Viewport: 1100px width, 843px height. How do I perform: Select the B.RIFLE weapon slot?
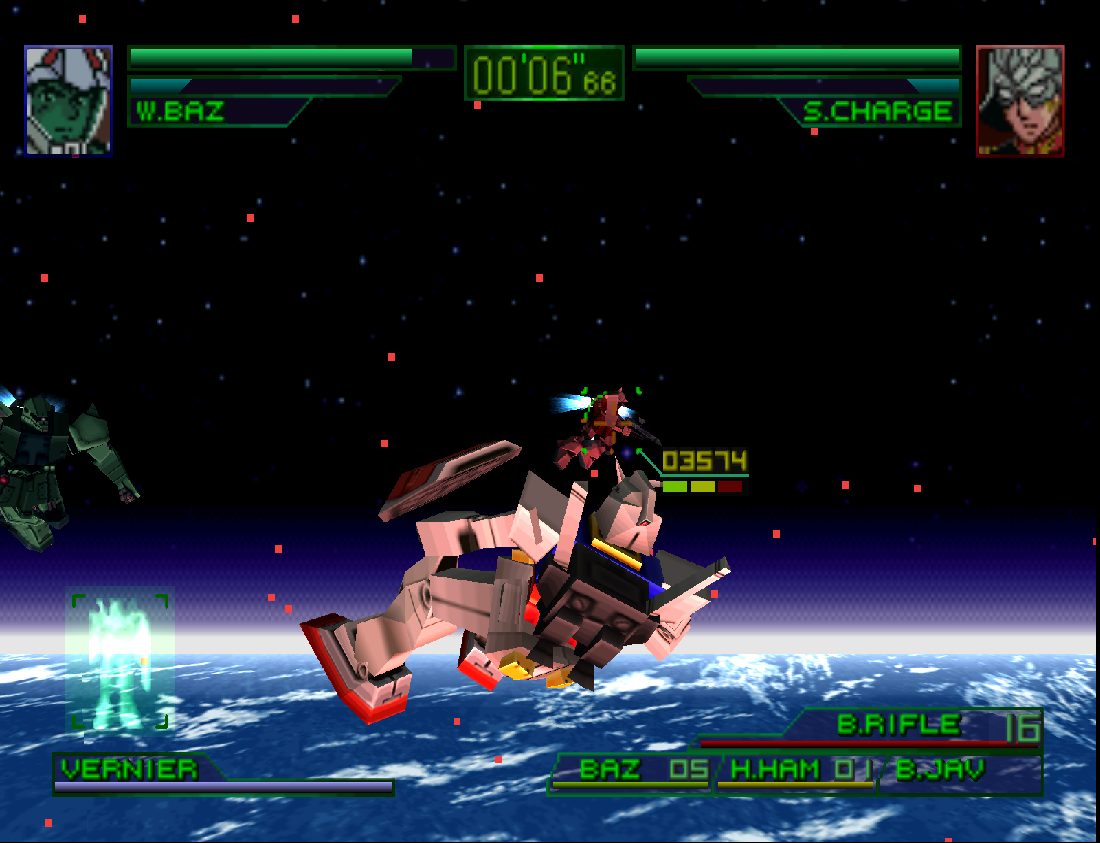(x=900, y=726)
